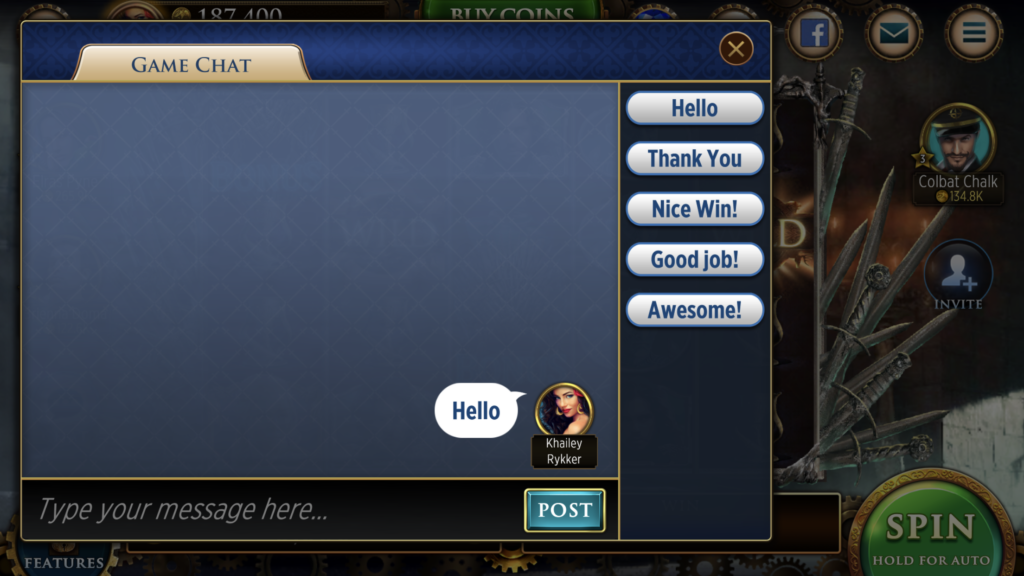1024x576 pixels.
Task: Spin the slot reels
Action: pyautogui.click(x=930, y=530)
